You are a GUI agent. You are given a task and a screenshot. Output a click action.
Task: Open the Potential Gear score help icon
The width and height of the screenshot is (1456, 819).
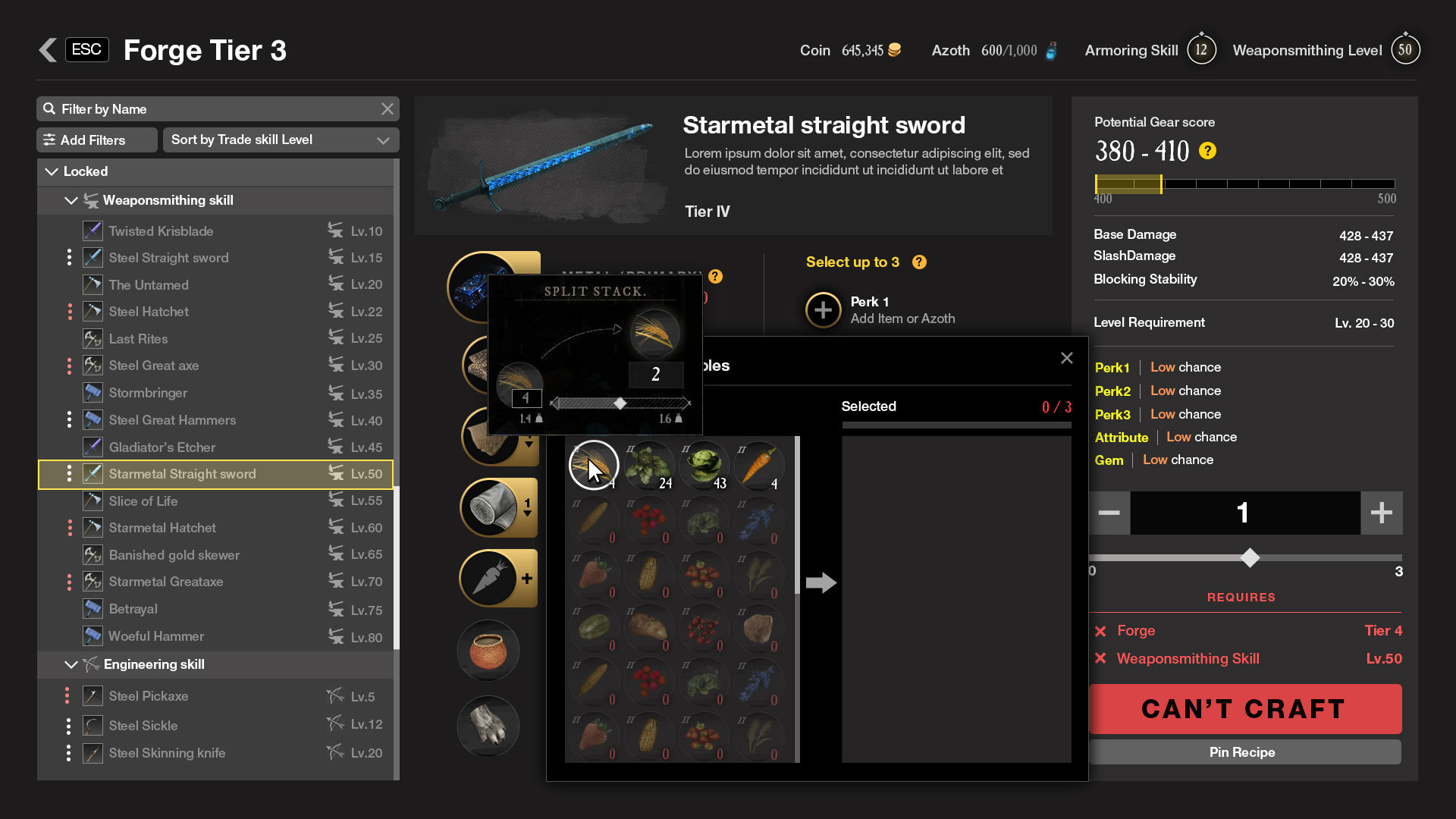point(1207,151)
